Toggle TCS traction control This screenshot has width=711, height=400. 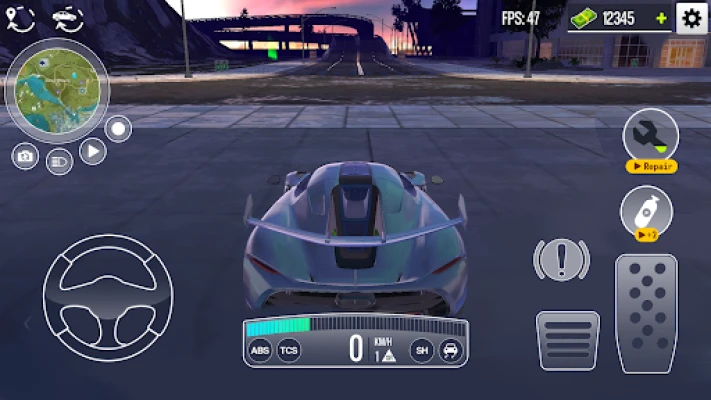click(289, 350)
